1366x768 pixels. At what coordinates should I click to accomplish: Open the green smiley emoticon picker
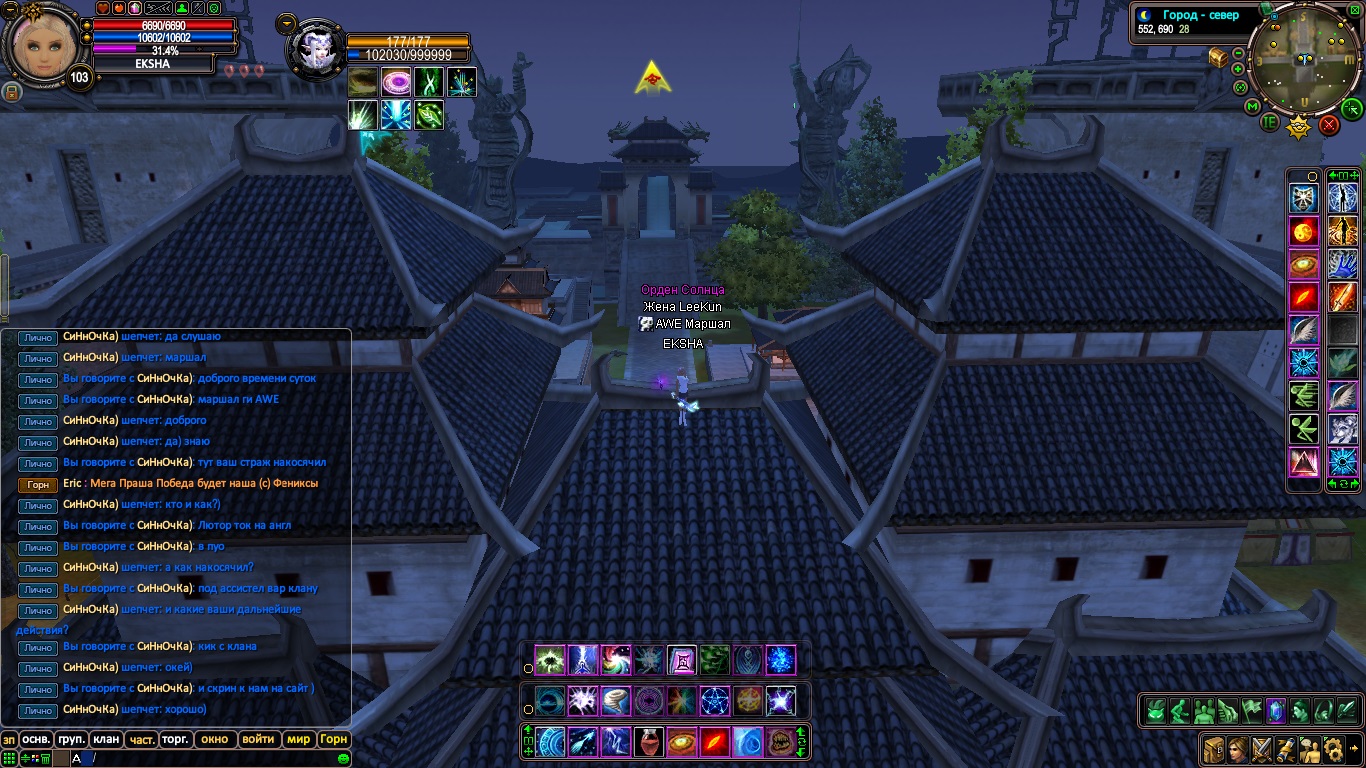click(x=344, y=759)
